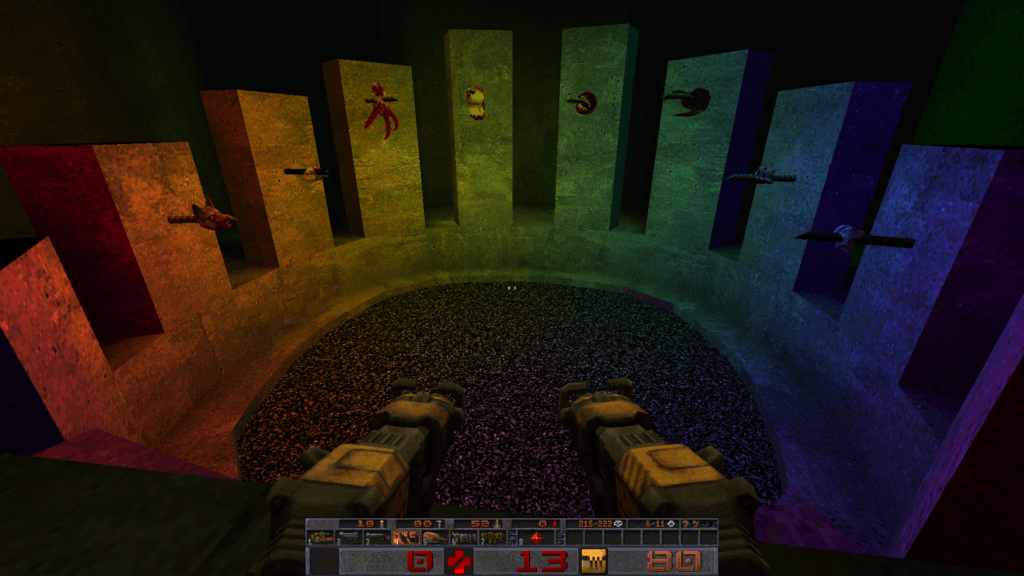Select the shotgun in weapon slot 2
This screenshot has height=576, width=1024.
point(349,538)
